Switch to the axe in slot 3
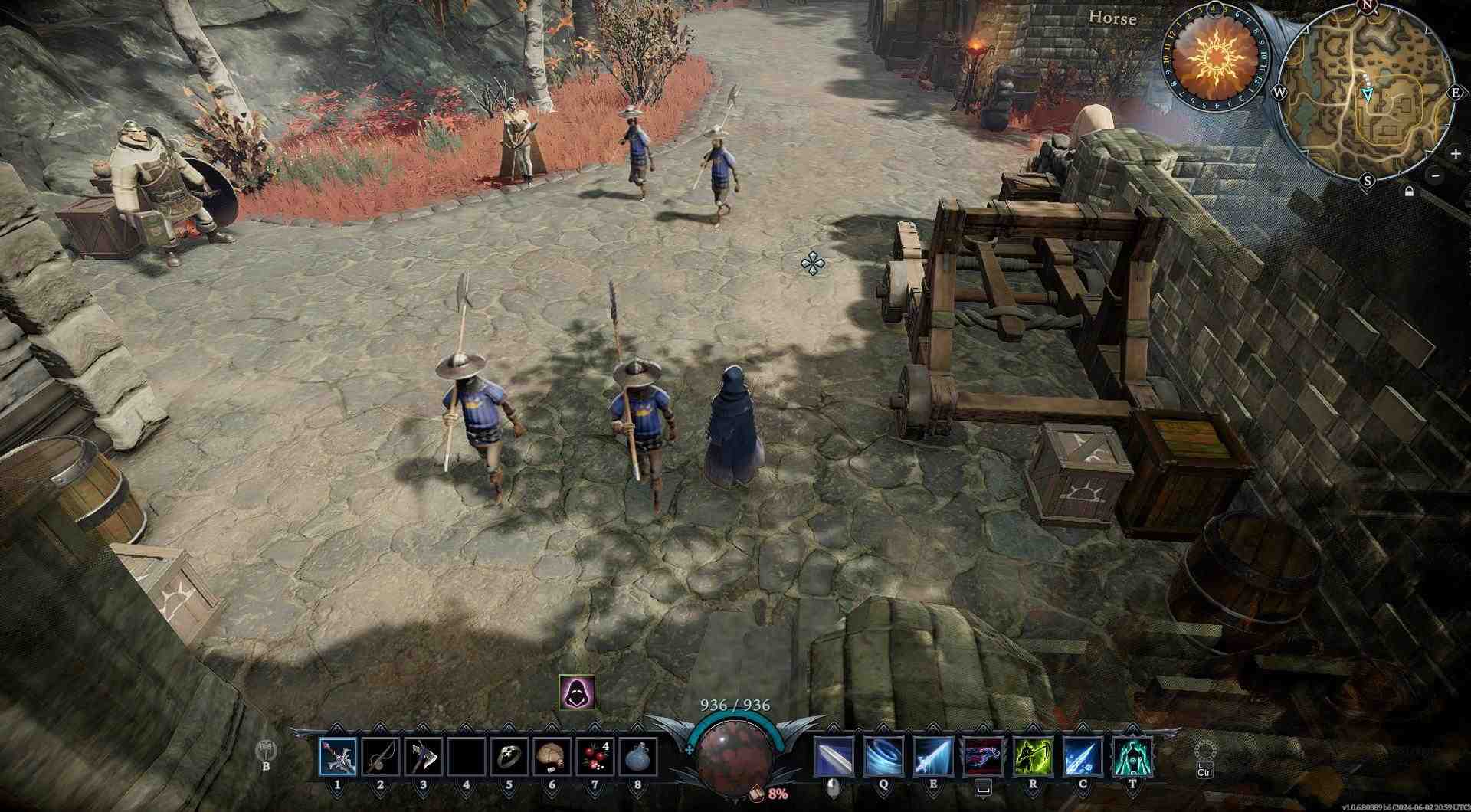The image size is (1471, 812). (424, 757)
